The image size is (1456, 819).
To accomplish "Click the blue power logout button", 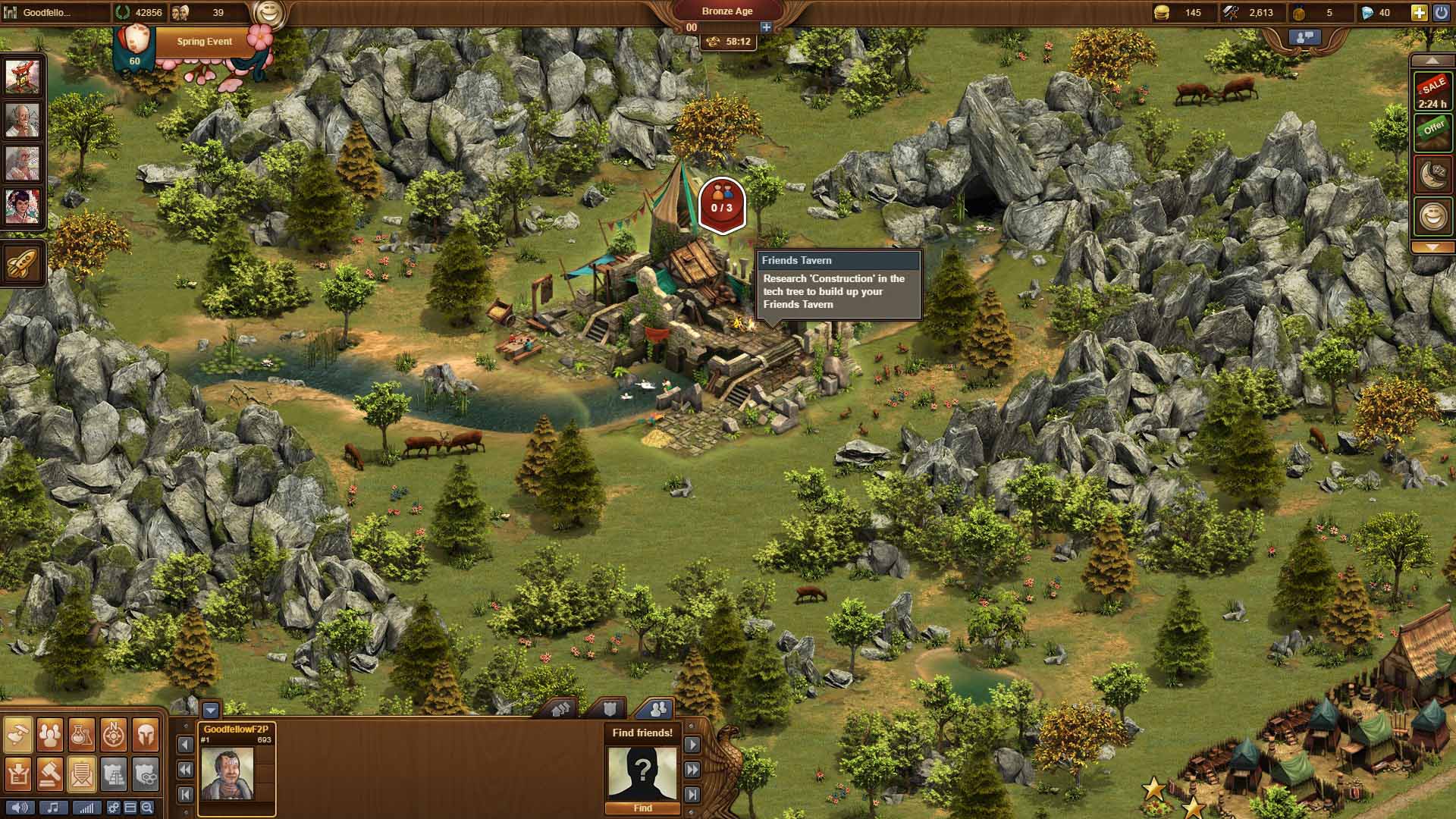I will tap(1440, 12).
